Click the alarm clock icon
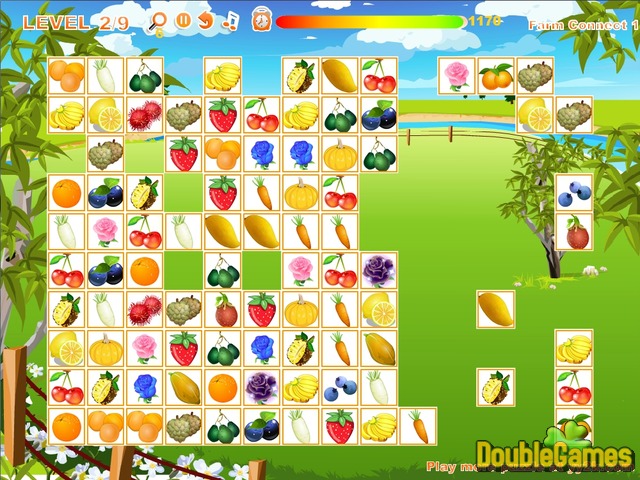The image size is (640, 480). coord(260,20)
